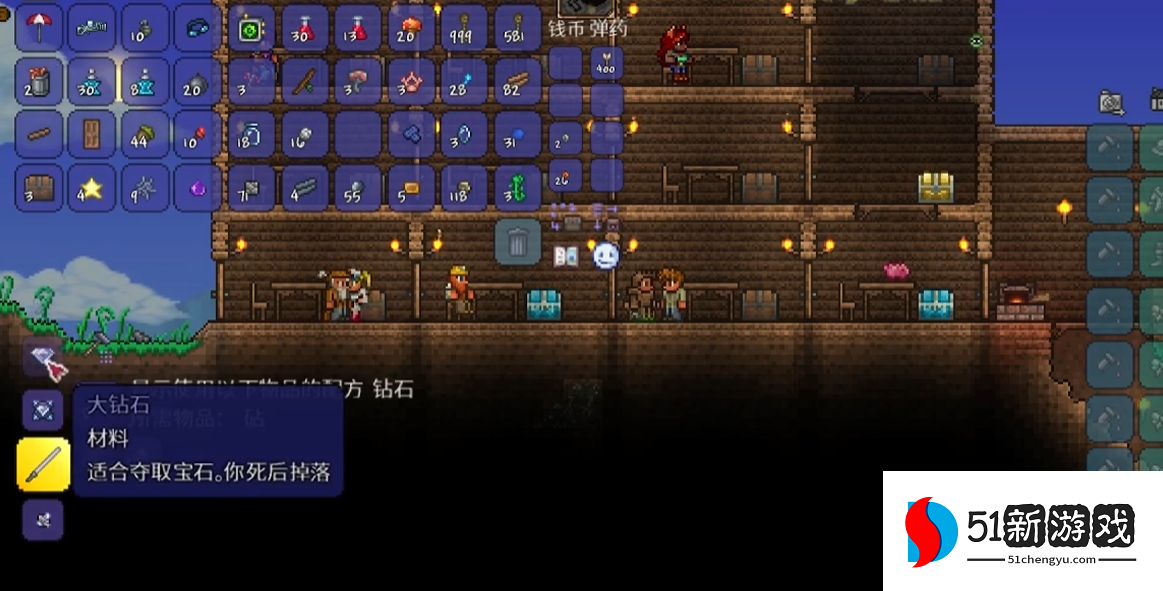Select the red umbrella inventory slot
The height and width of the screenshot is (591, 1163).
point(39,27)
